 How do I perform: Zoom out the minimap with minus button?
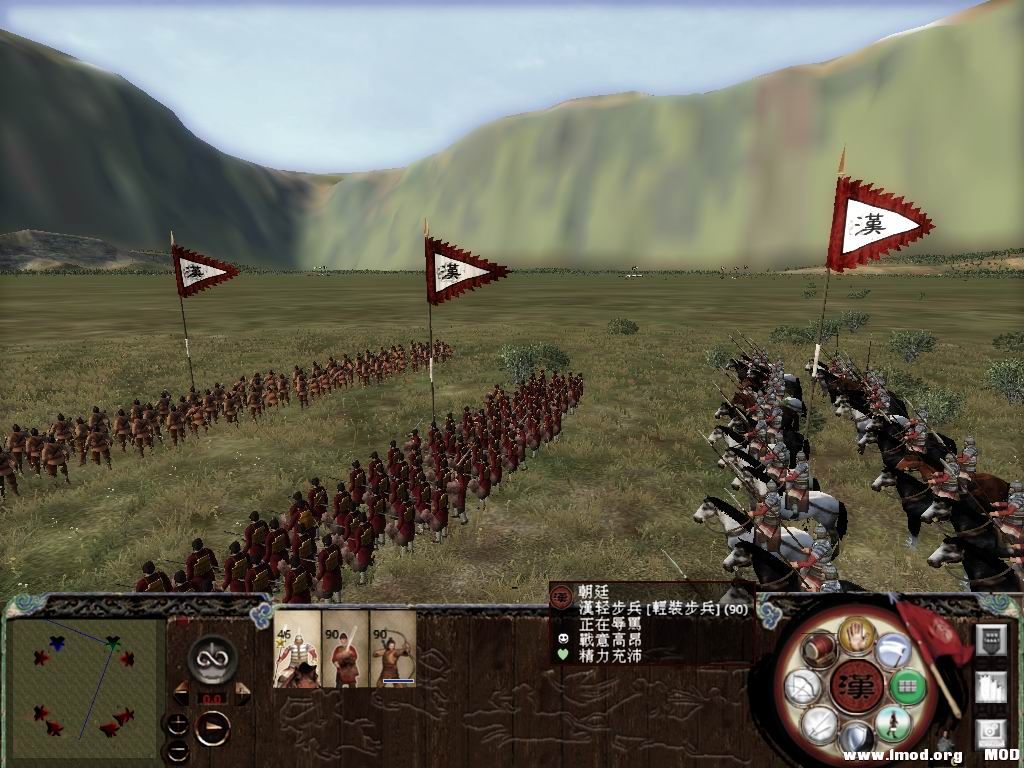click(177, 750)
